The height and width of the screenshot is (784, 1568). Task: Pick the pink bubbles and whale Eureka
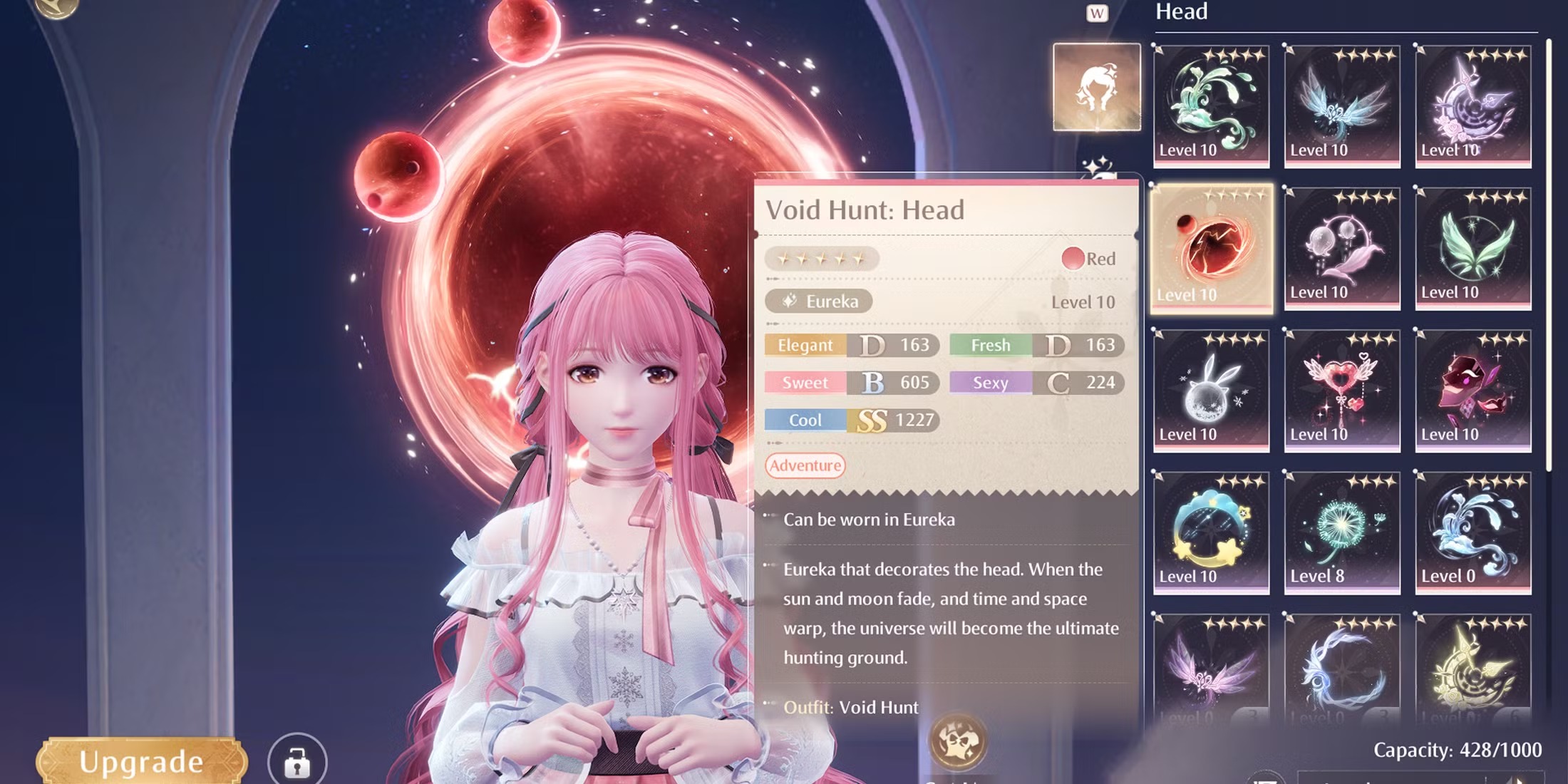click(x=1341, y=247)
